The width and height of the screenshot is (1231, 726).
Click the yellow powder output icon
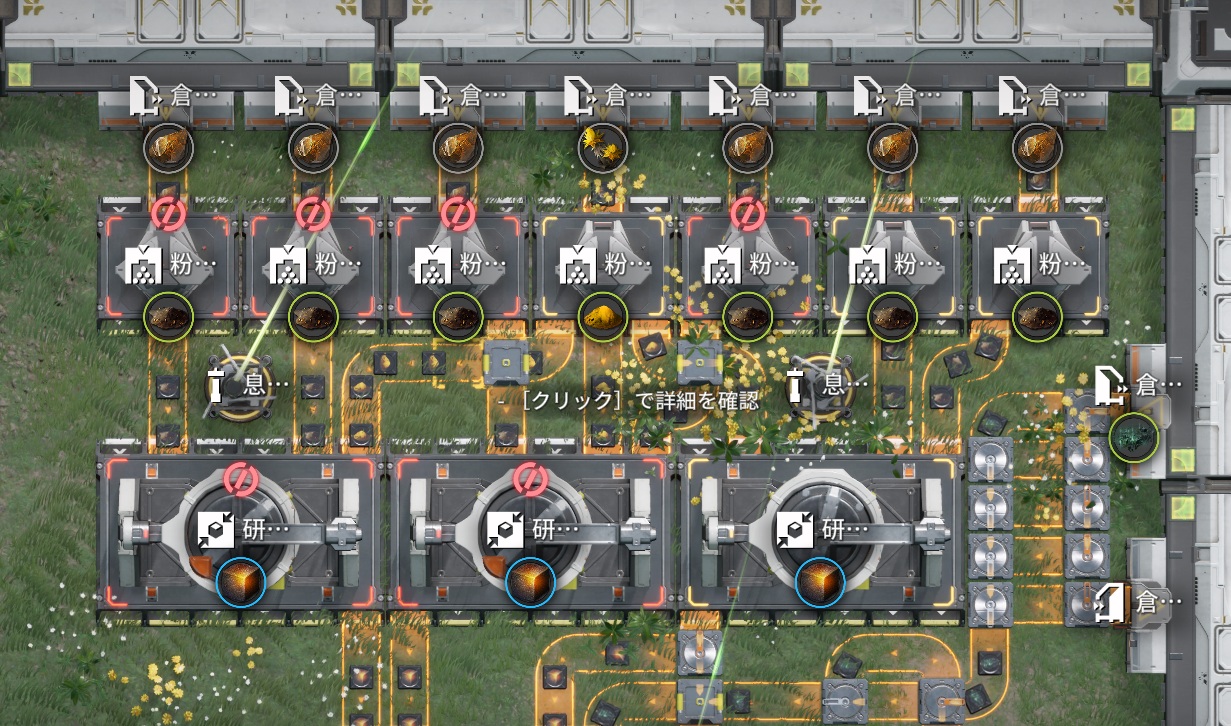(x=603, y=317)
